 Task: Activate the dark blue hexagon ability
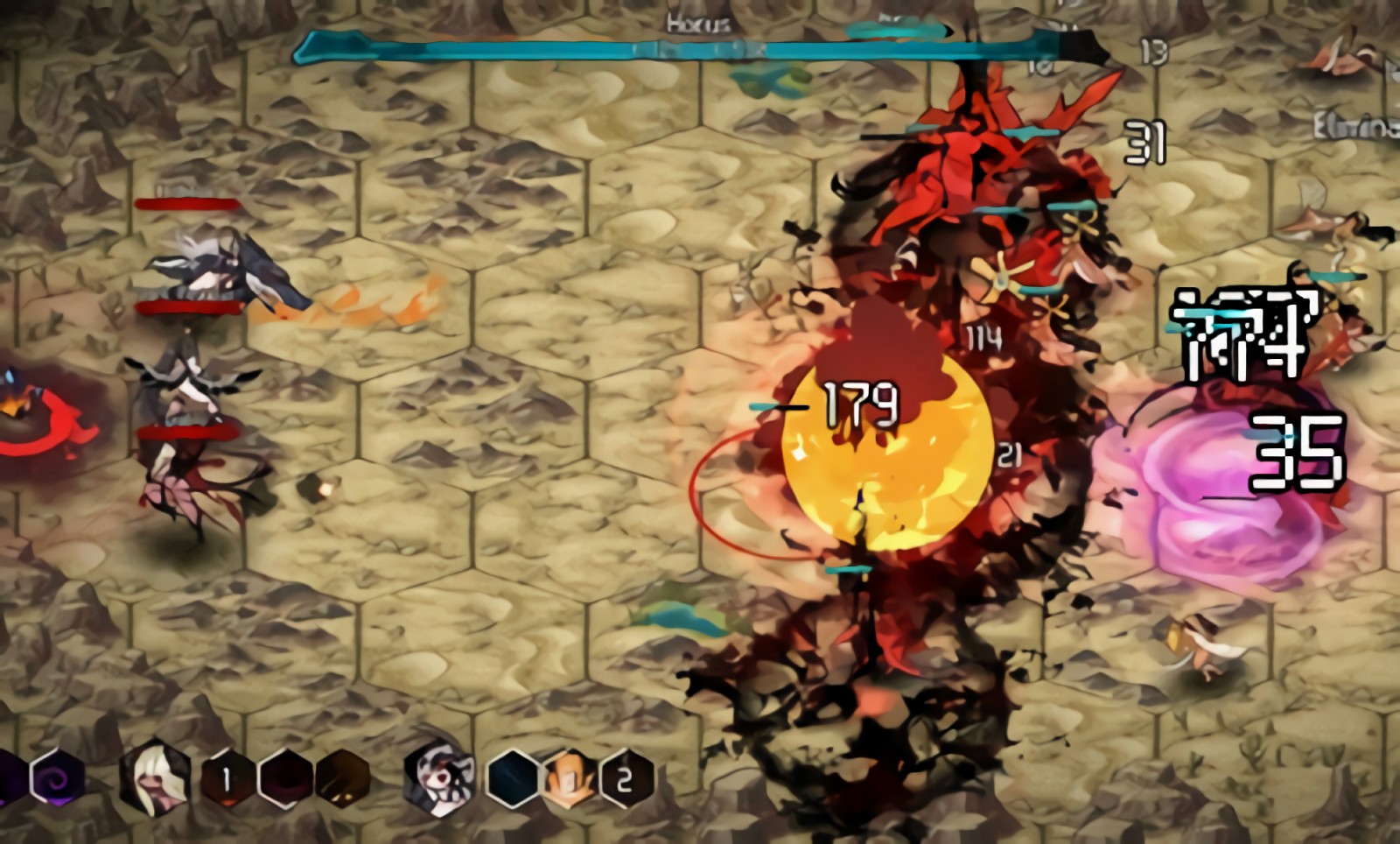(x=512, y=778)
